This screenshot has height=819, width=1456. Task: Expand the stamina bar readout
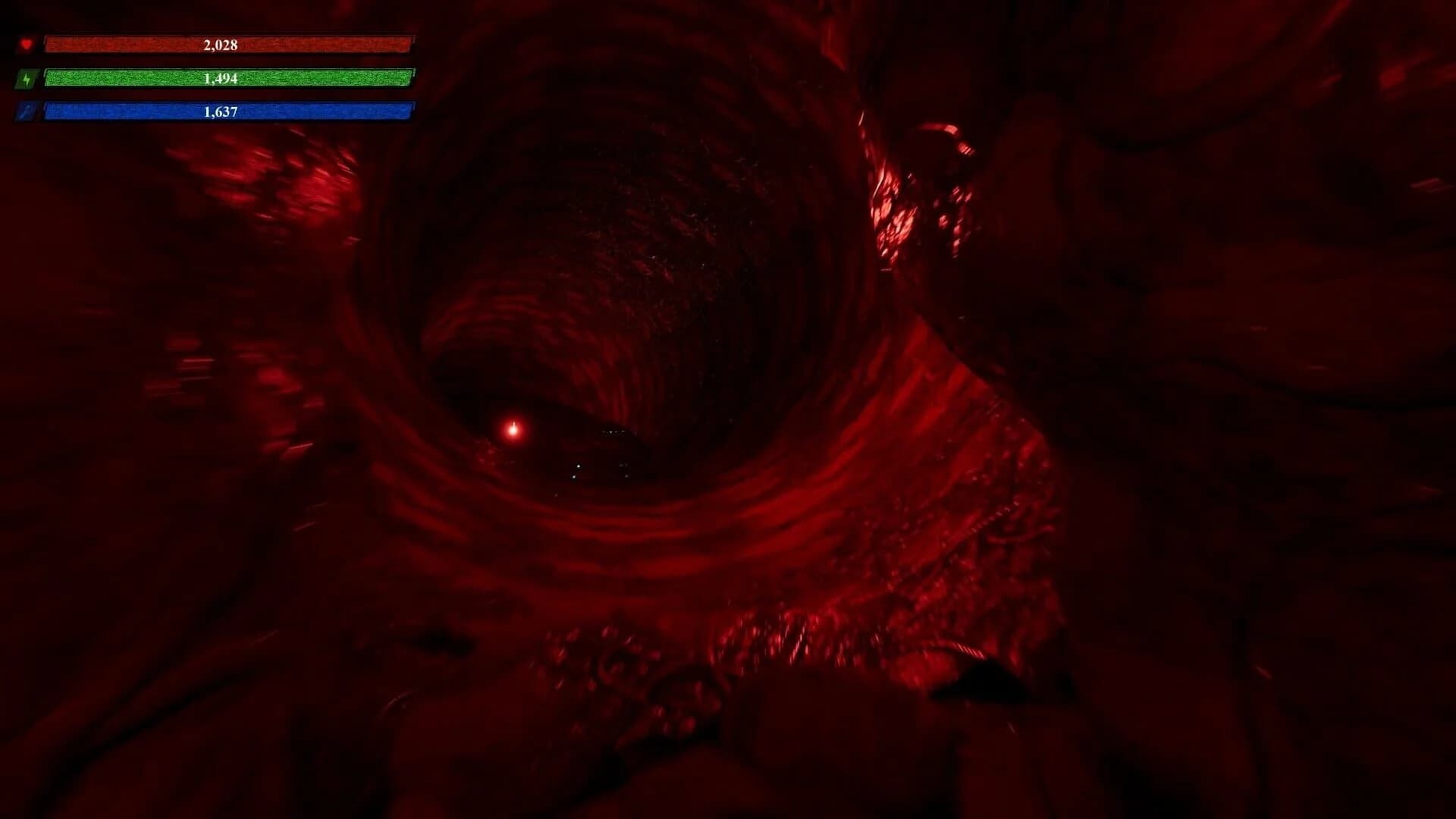(227, 77)
